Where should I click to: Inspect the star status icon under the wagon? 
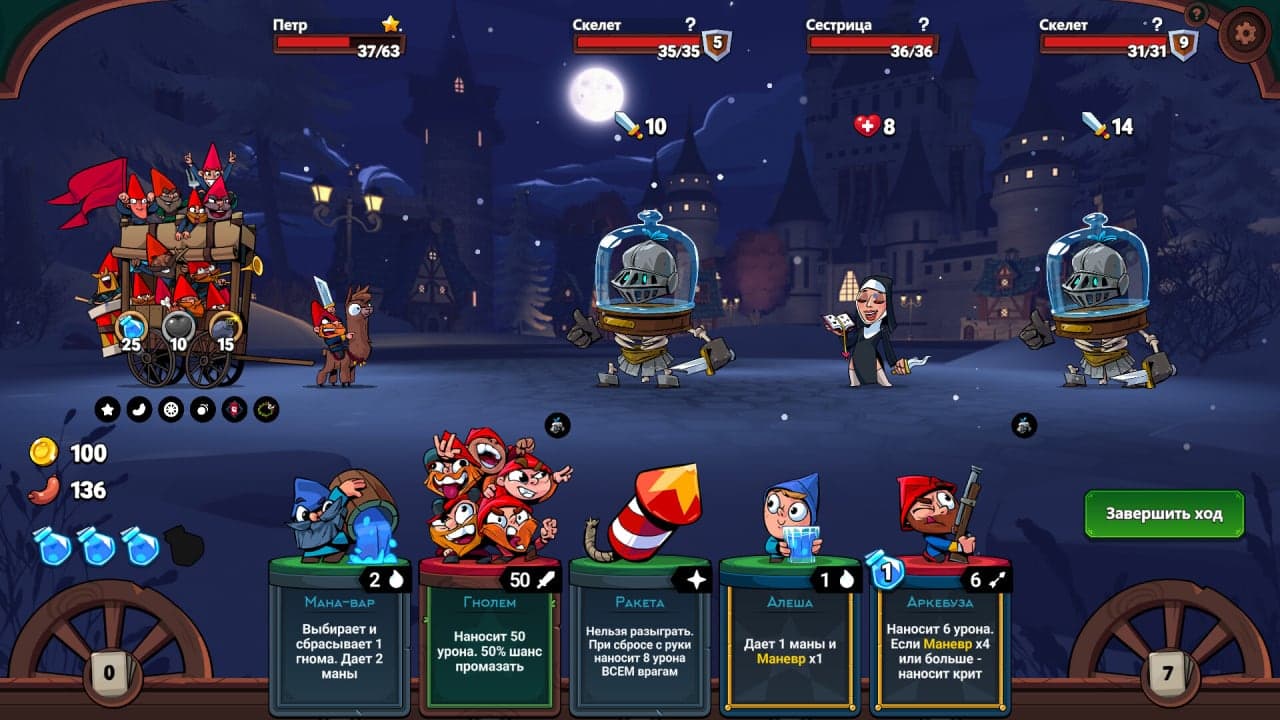coord(107,409)
